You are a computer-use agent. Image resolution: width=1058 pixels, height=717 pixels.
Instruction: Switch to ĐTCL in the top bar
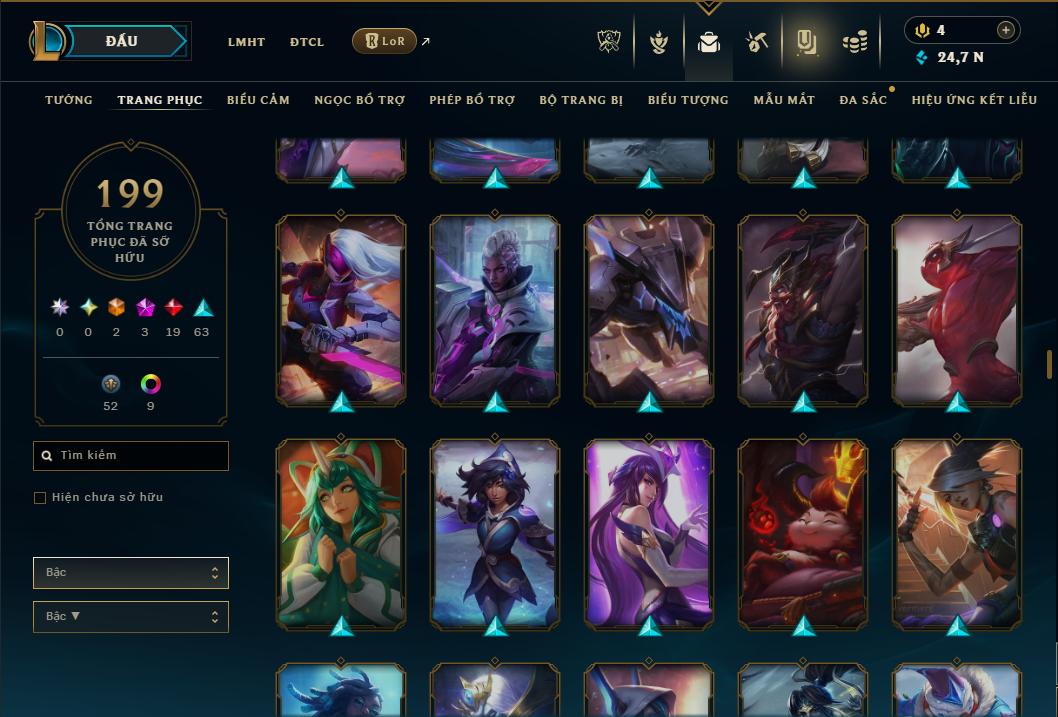tap(307, 42)
